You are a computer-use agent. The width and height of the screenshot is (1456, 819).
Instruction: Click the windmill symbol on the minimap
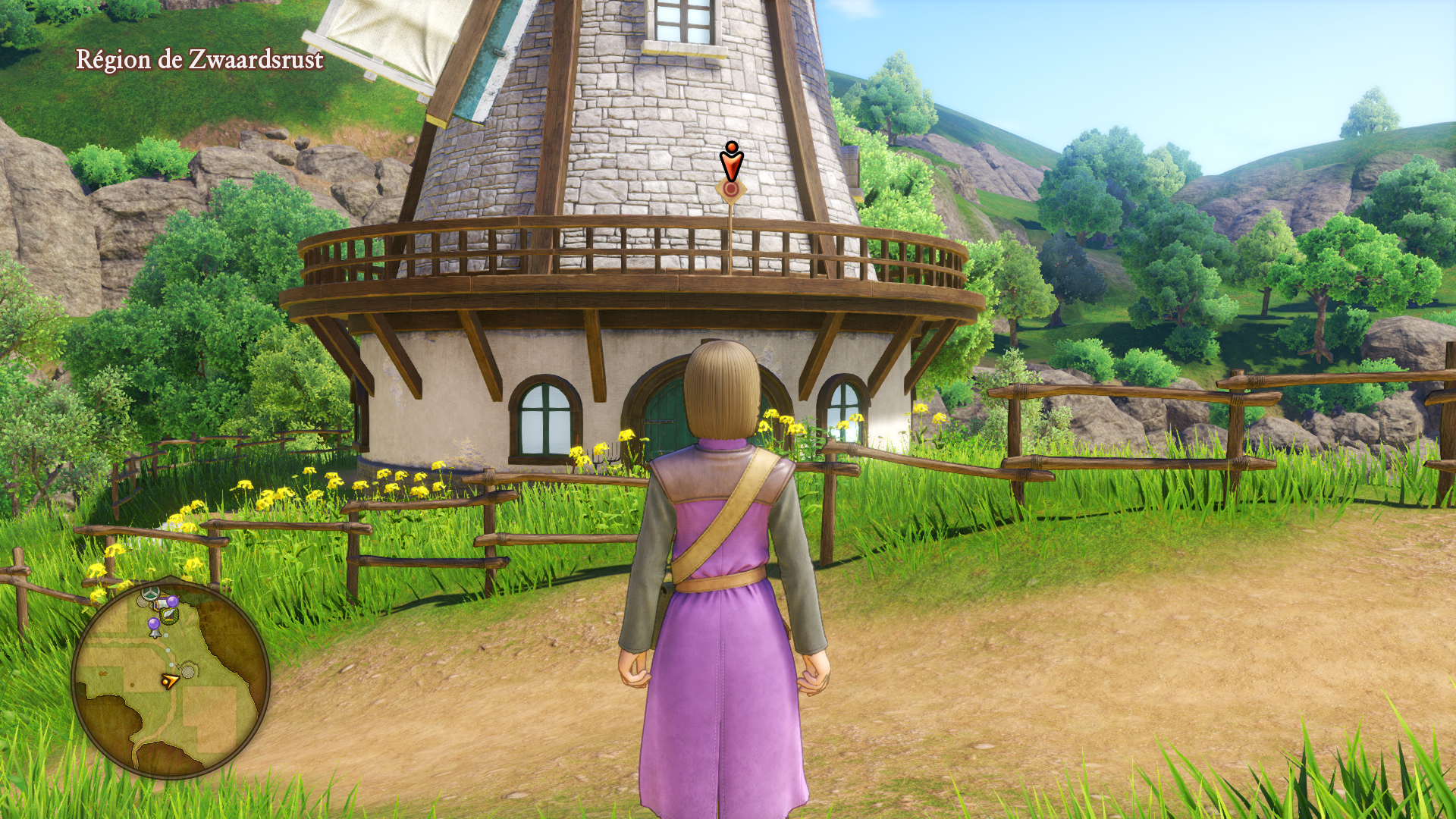[x=151, y=591]
